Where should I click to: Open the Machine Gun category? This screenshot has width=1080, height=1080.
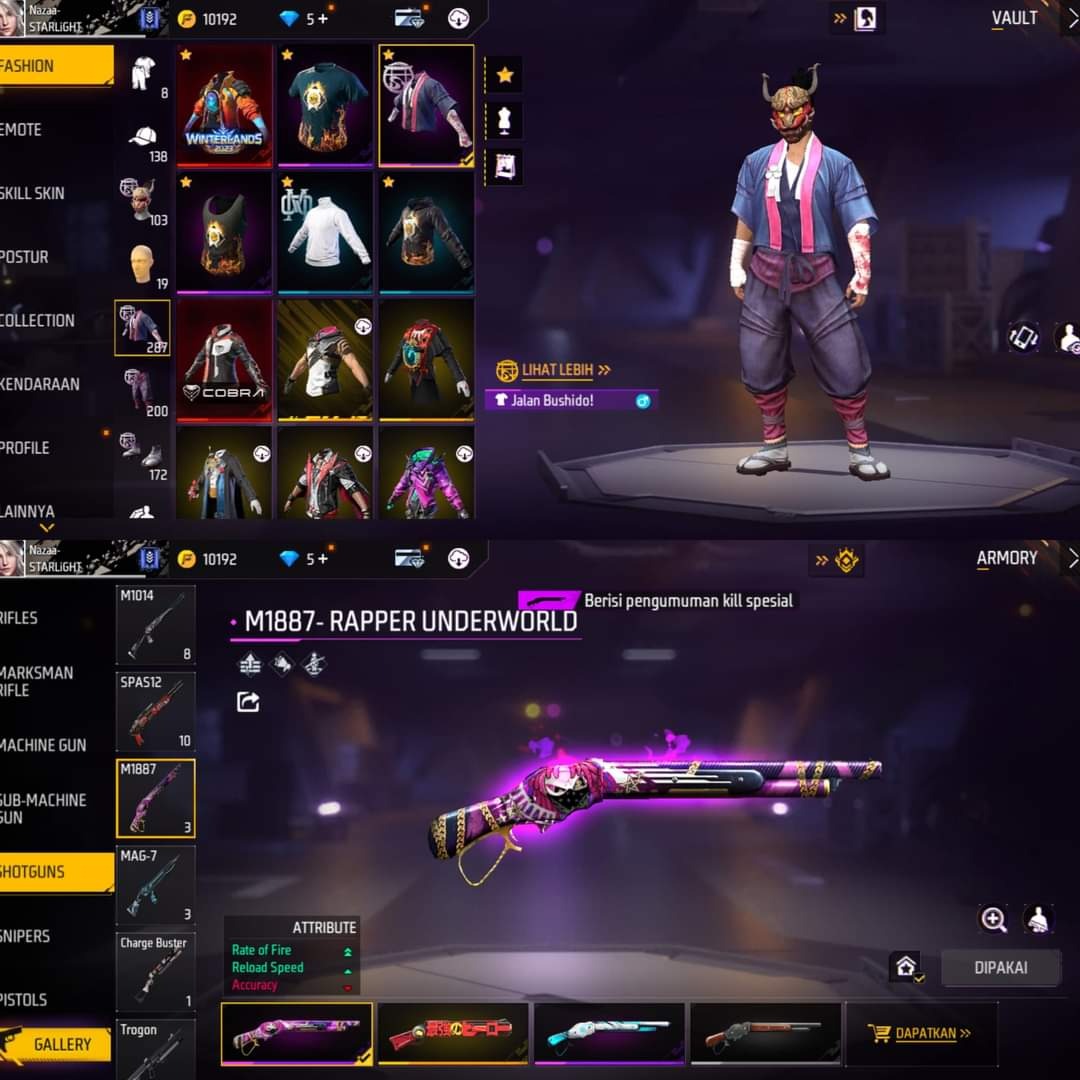coord(44,745)
